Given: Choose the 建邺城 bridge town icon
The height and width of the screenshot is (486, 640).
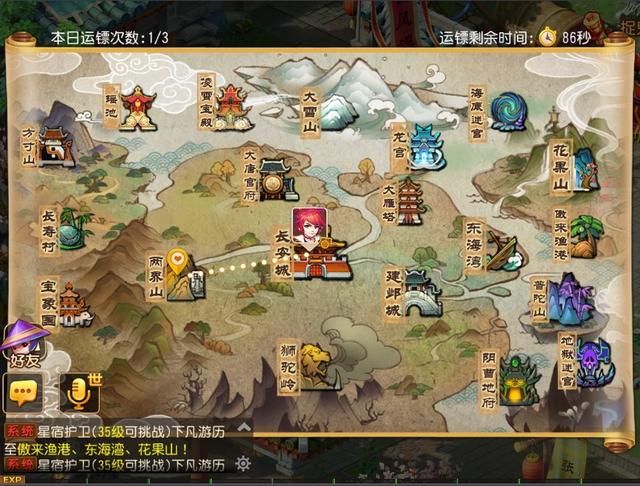Looking at the screenshot, I should pos(421,293).
